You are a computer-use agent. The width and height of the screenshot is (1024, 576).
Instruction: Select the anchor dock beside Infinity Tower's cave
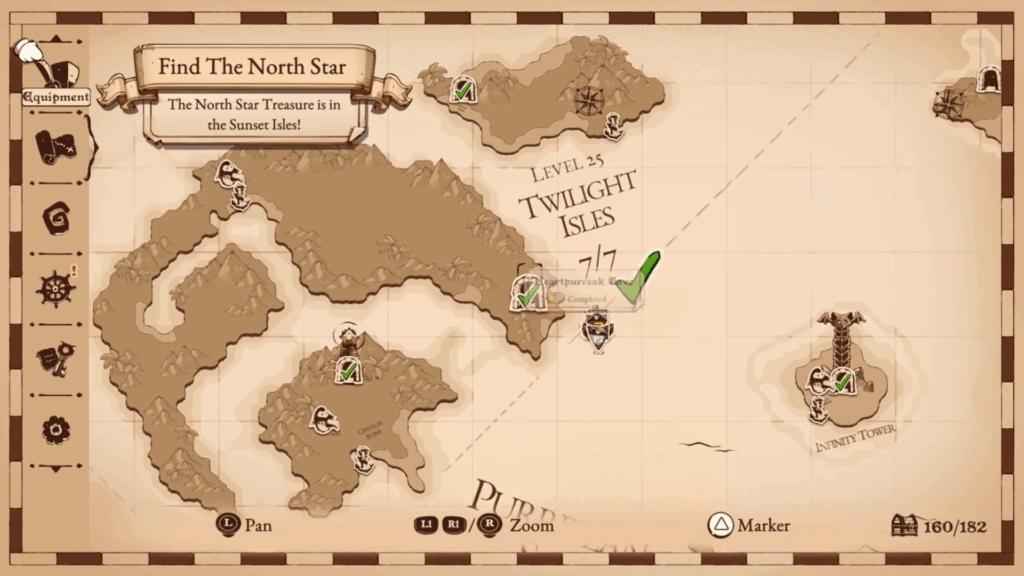pyautogui.click(x=820, y=381)
